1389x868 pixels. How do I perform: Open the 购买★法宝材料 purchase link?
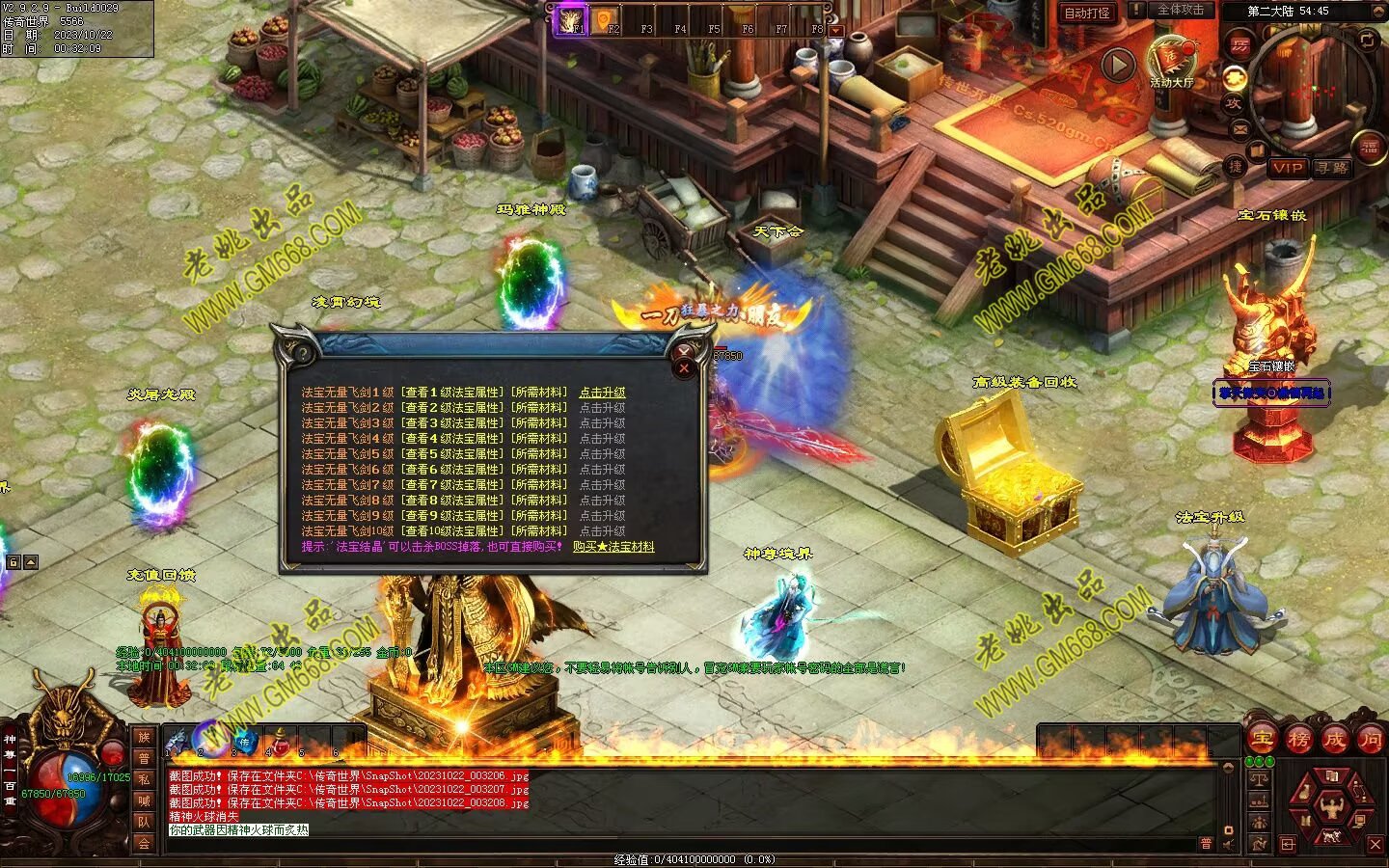(613, 547)
